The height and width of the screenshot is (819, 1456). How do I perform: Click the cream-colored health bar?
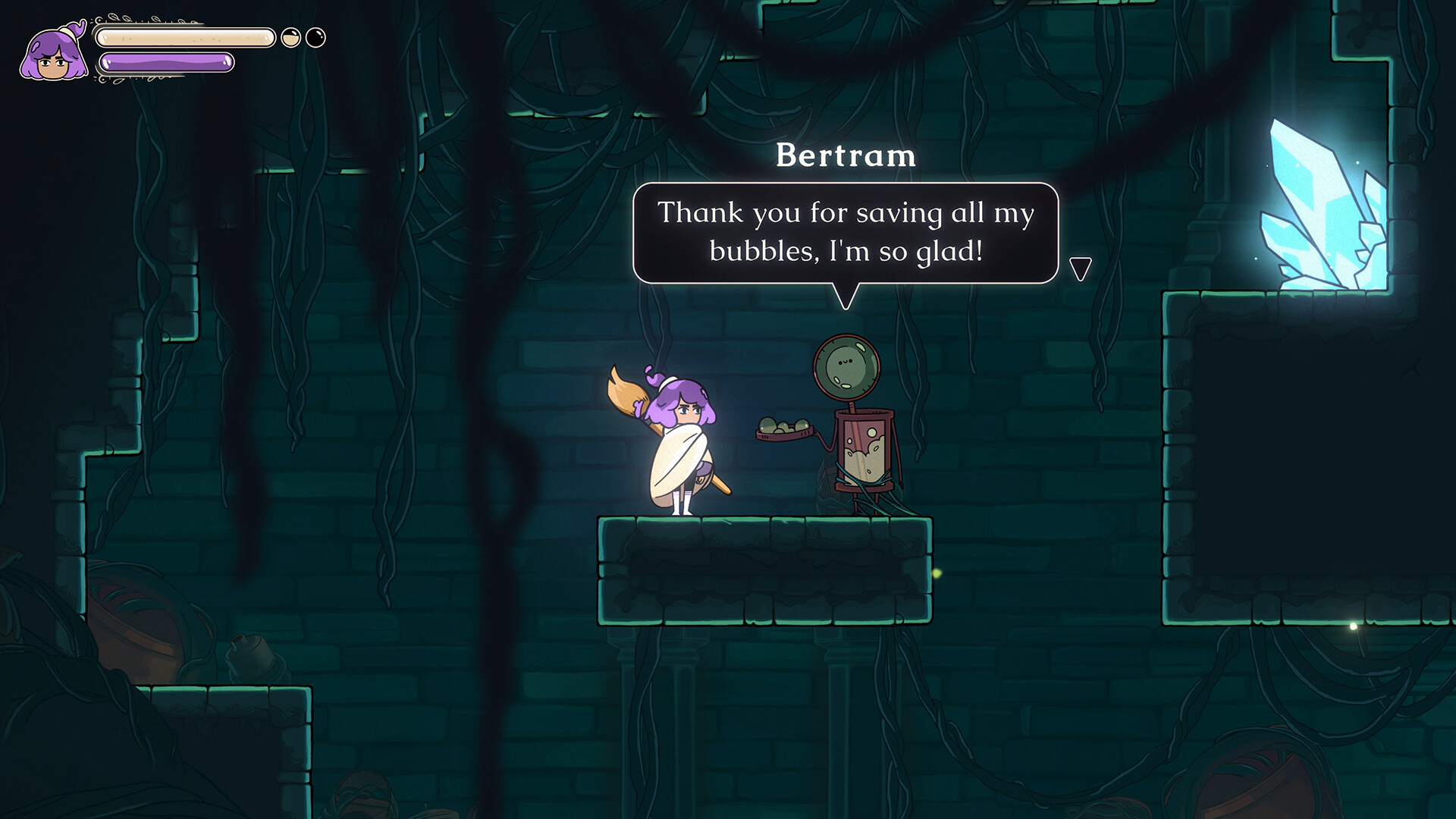(x=186, y=36)
